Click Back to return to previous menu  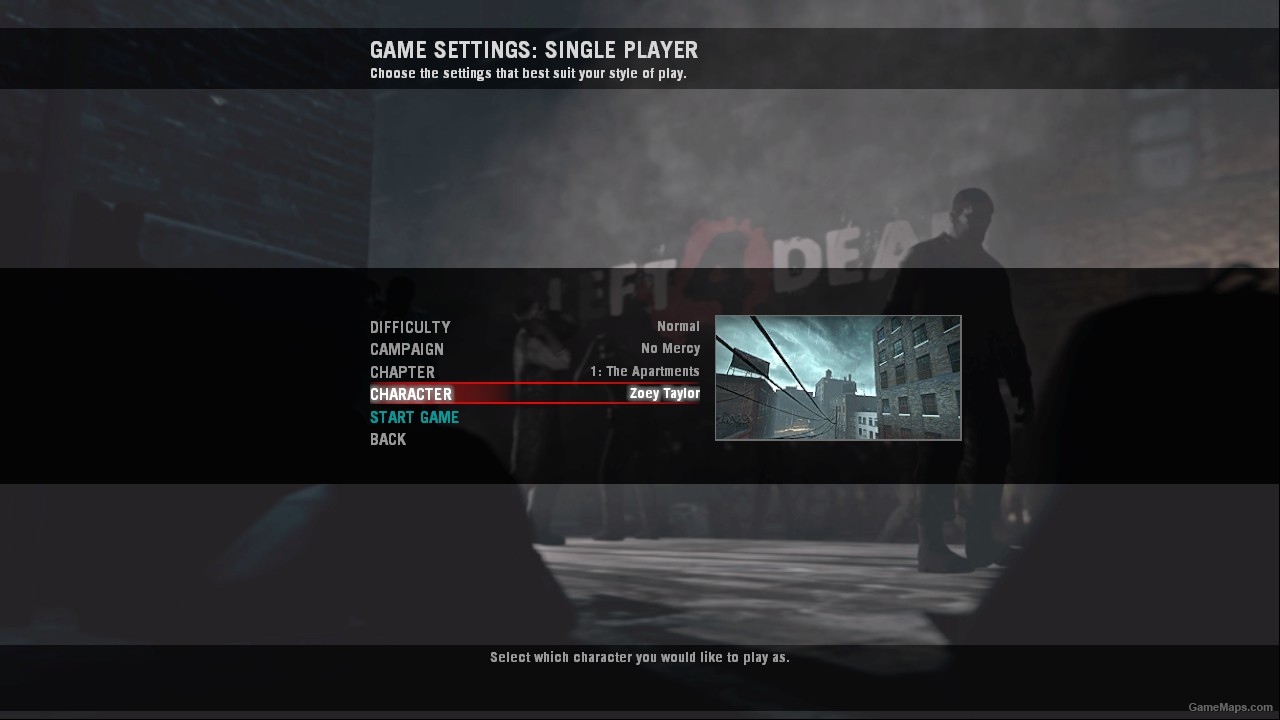tap(387, 439)
